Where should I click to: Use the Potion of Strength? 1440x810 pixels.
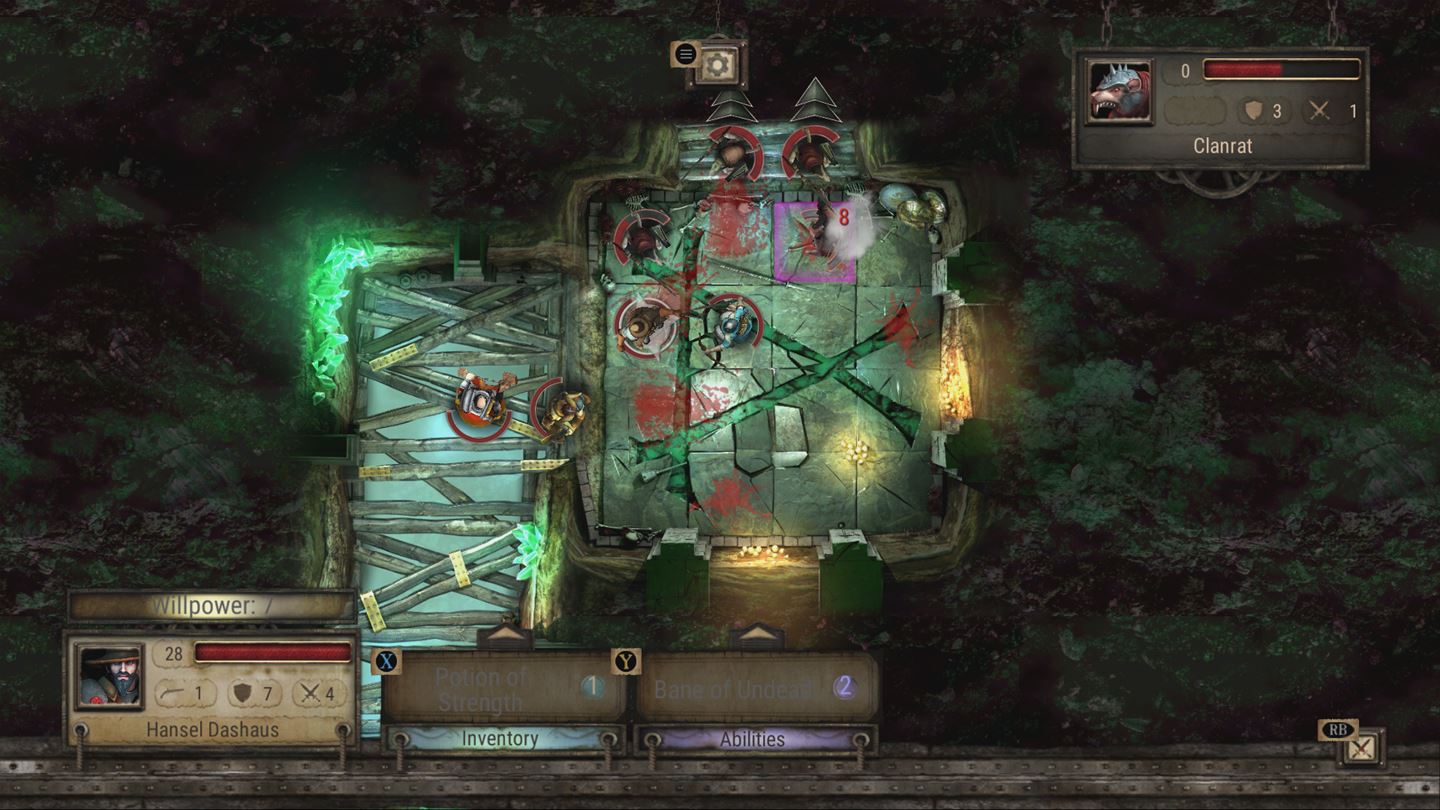coord(486,688)
